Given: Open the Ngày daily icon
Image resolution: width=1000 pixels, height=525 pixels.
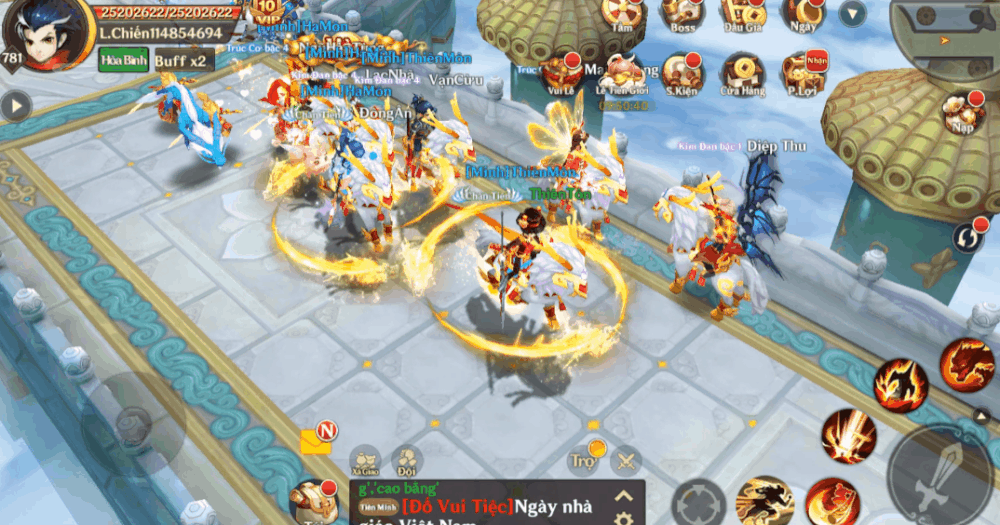Looking at the screenshot, I should (803, 13).
